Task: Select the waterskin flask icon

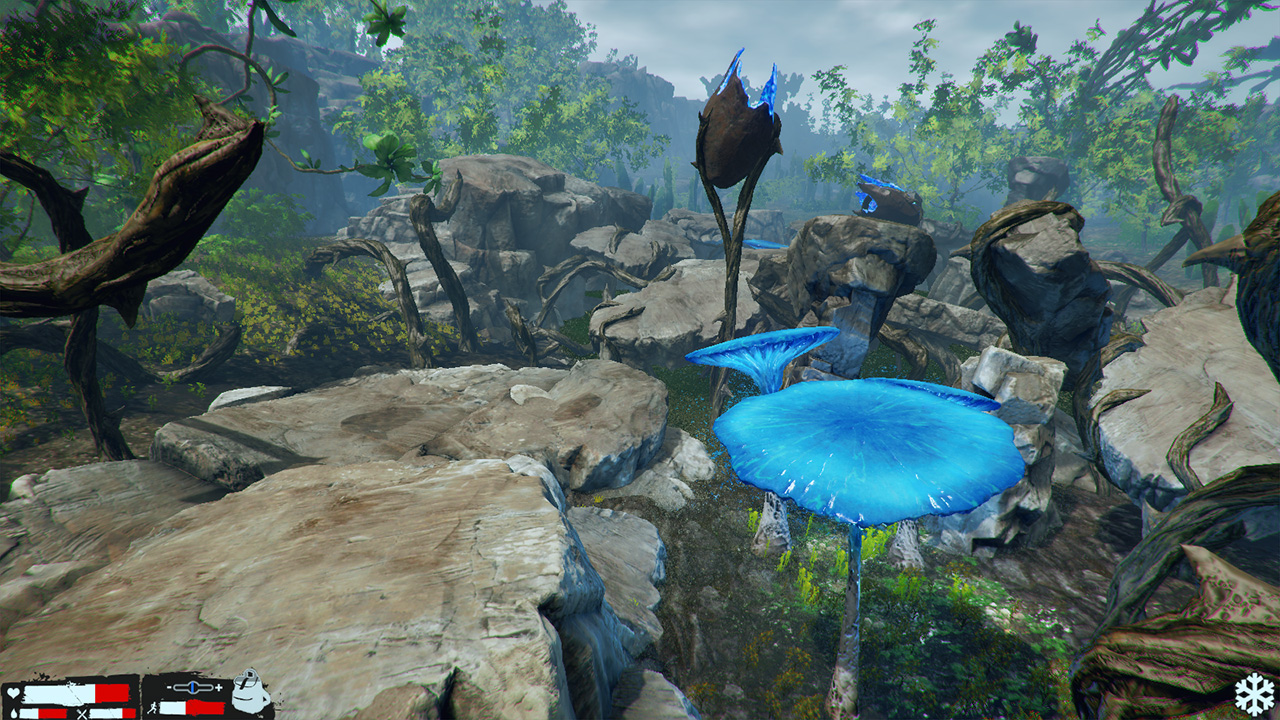Action: (250, 695)
